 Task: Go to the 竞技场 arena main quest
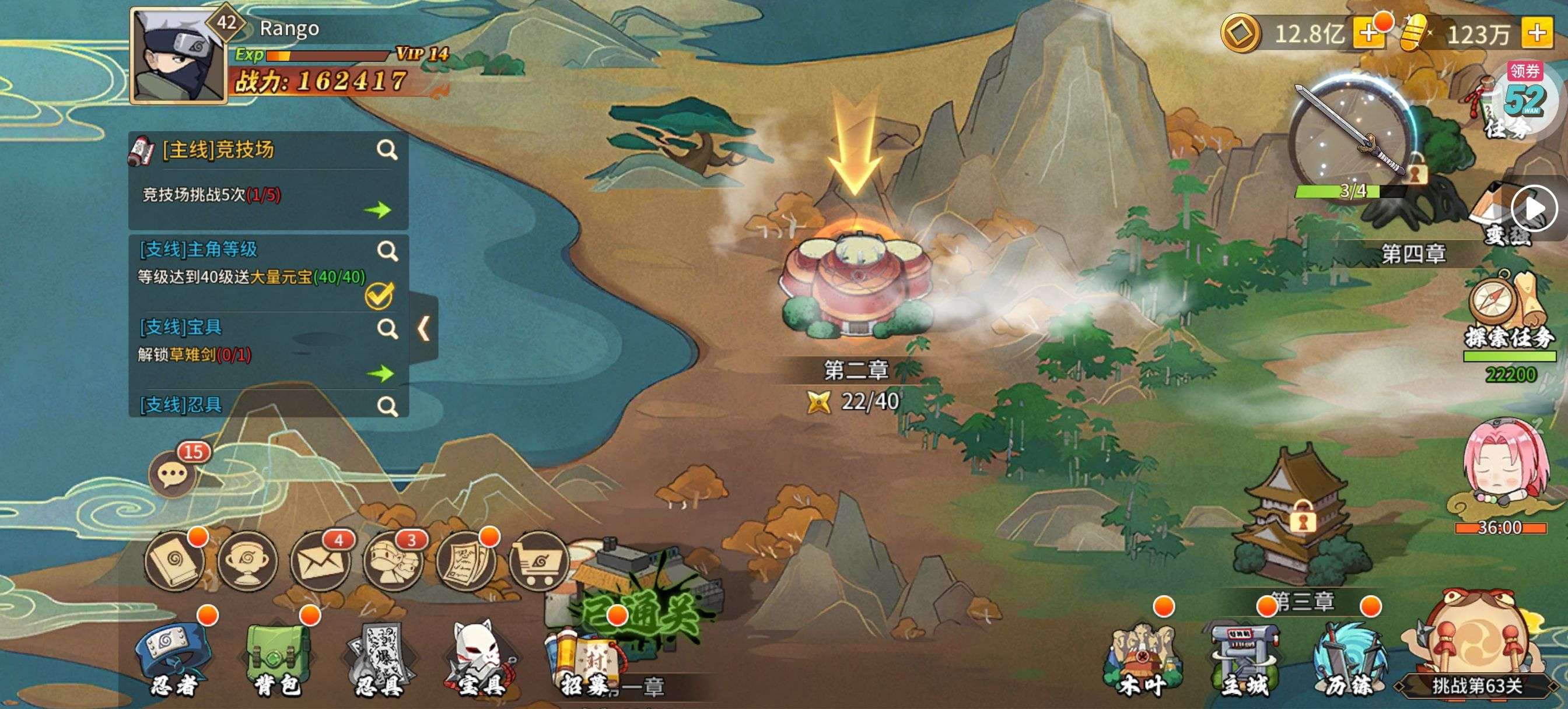[x=377, y=210]
